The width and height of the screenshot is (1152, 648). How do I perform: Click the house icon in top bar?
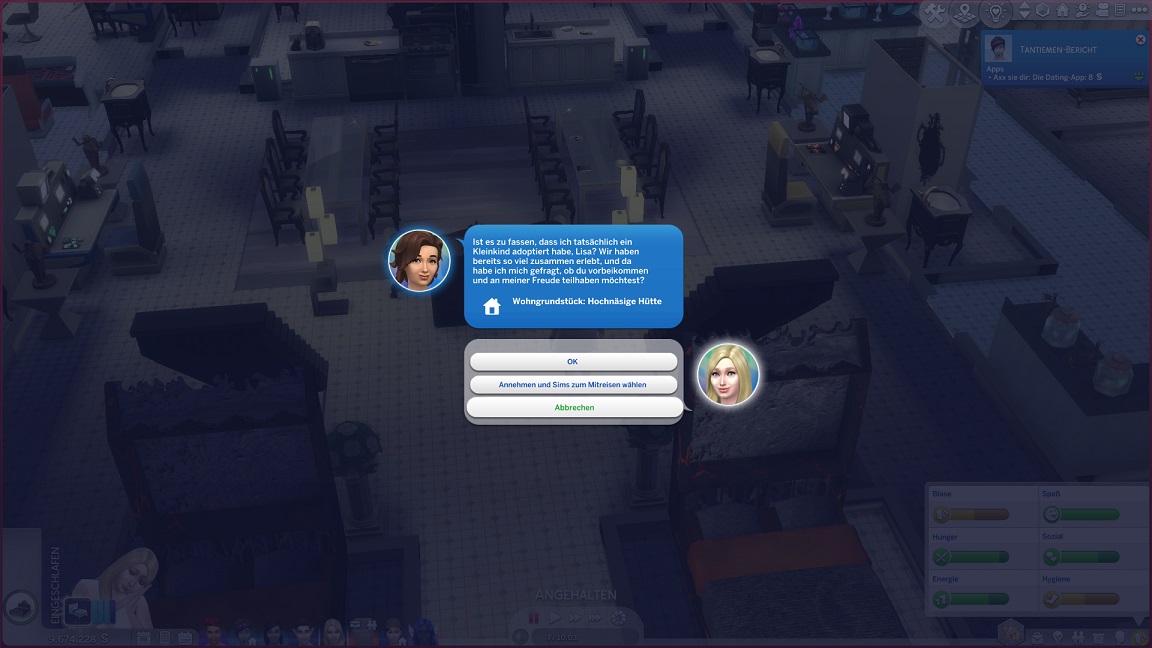coord(1063,12)
